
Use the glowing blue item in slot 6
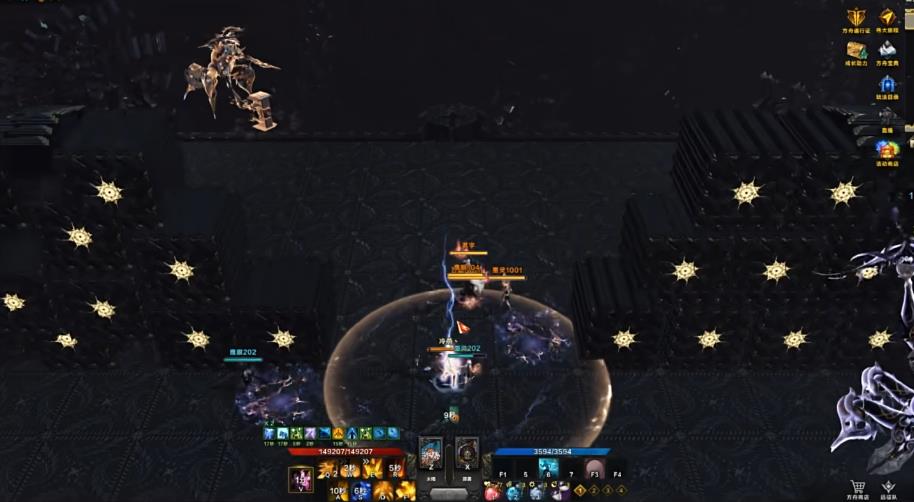tap(548, 468)
